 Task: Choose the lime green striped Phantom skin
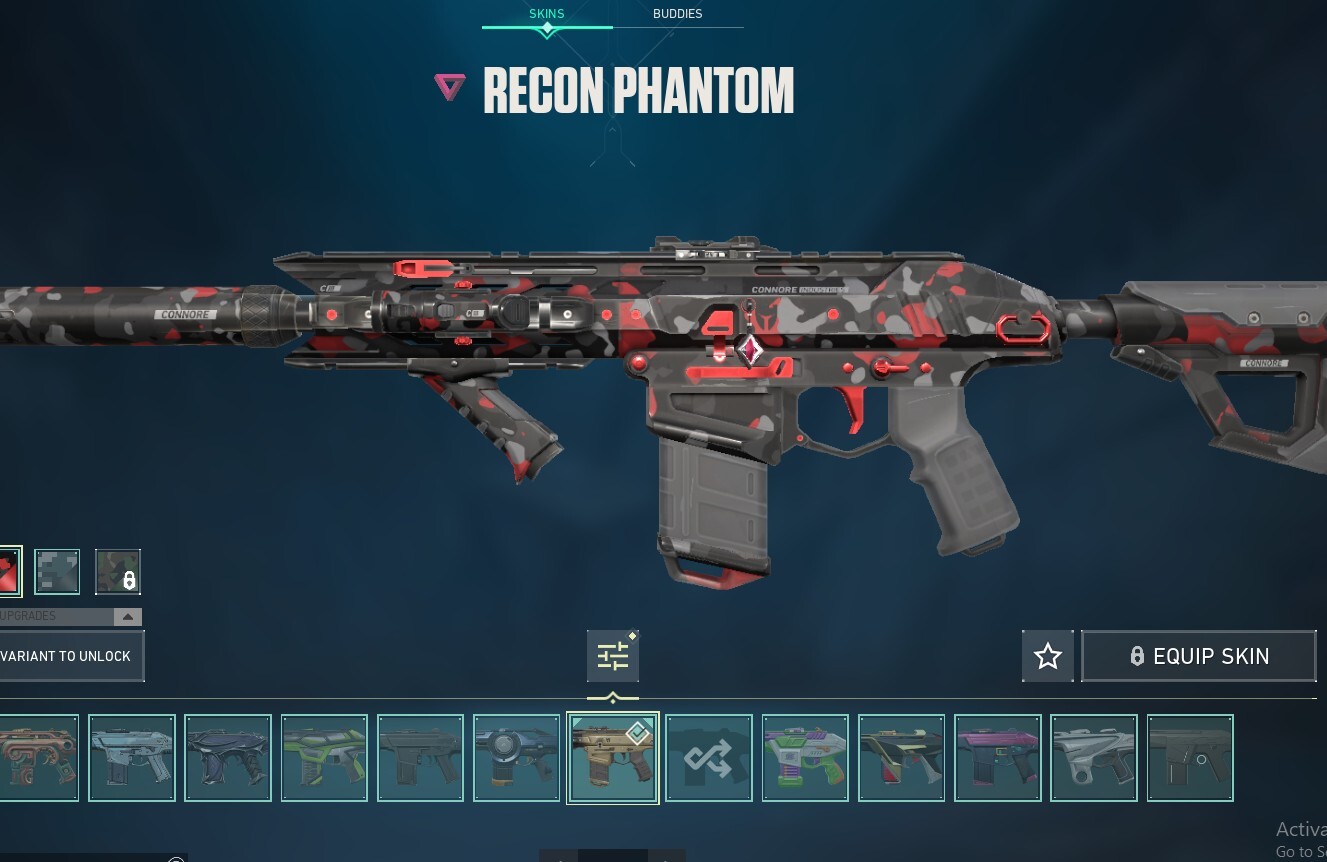coord(323,758)
